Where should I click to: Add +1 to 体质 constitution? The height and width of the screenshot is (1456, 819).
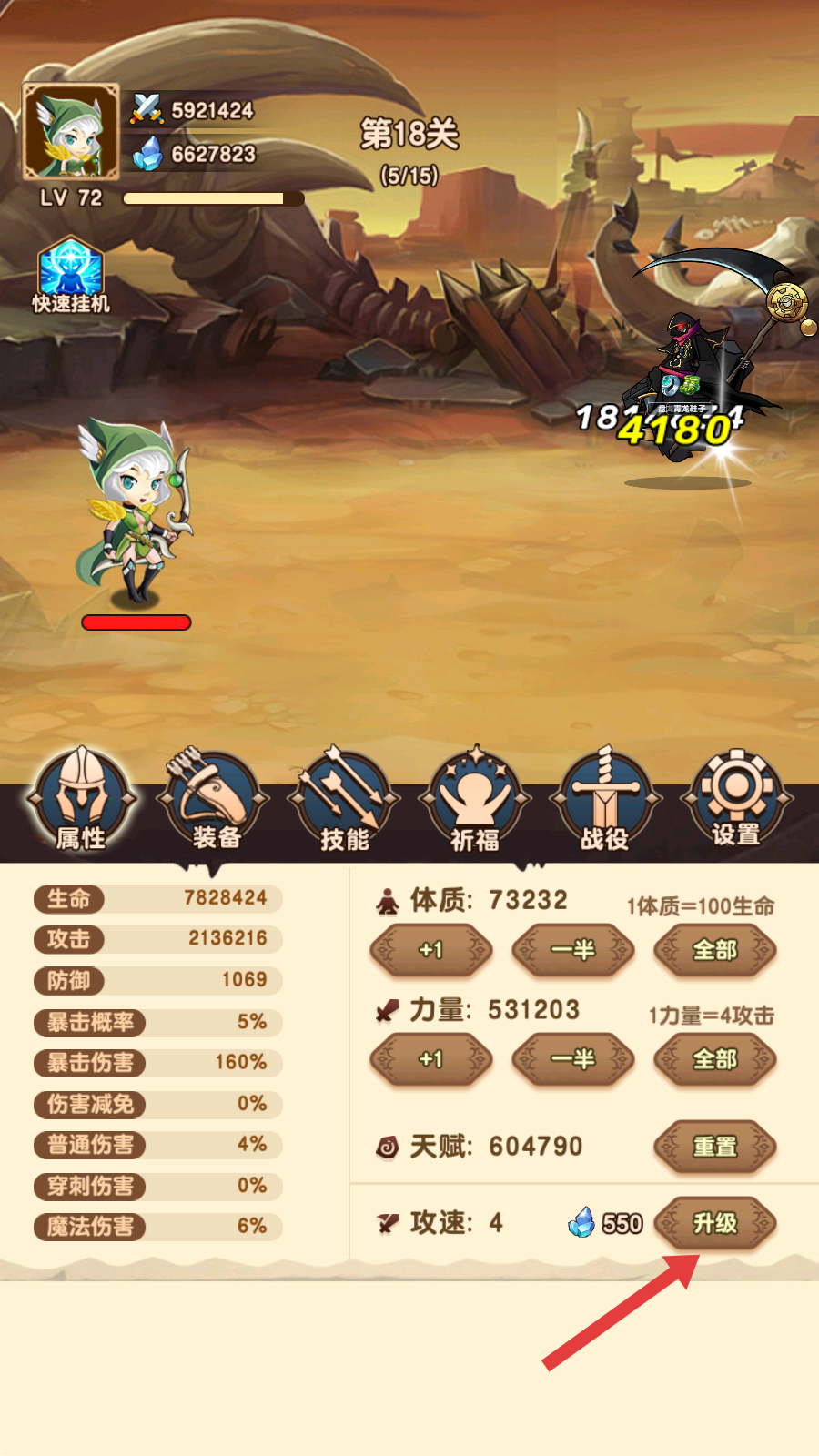click(431, 950)
